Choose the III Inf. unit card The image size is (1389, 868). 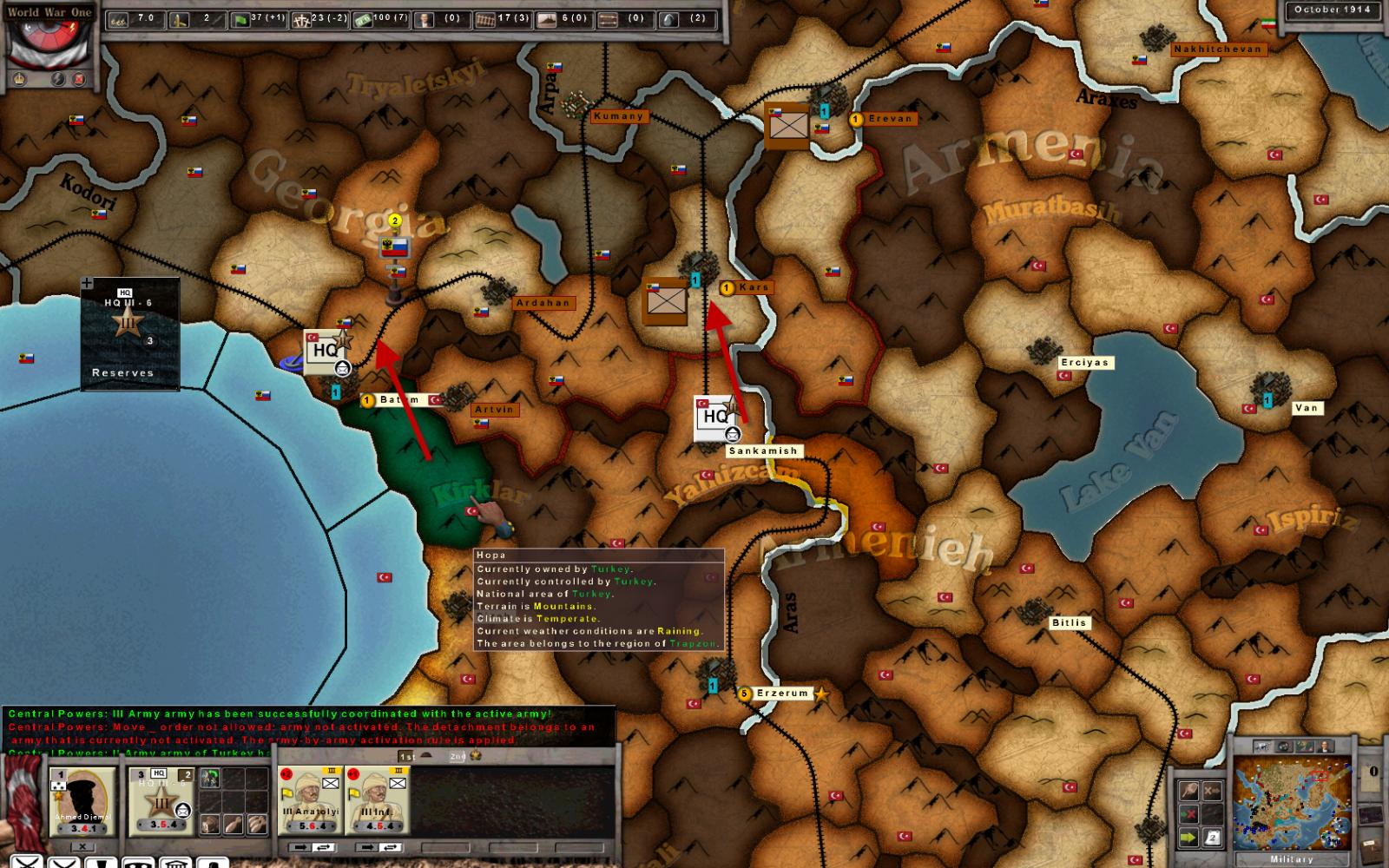point(378,800)
